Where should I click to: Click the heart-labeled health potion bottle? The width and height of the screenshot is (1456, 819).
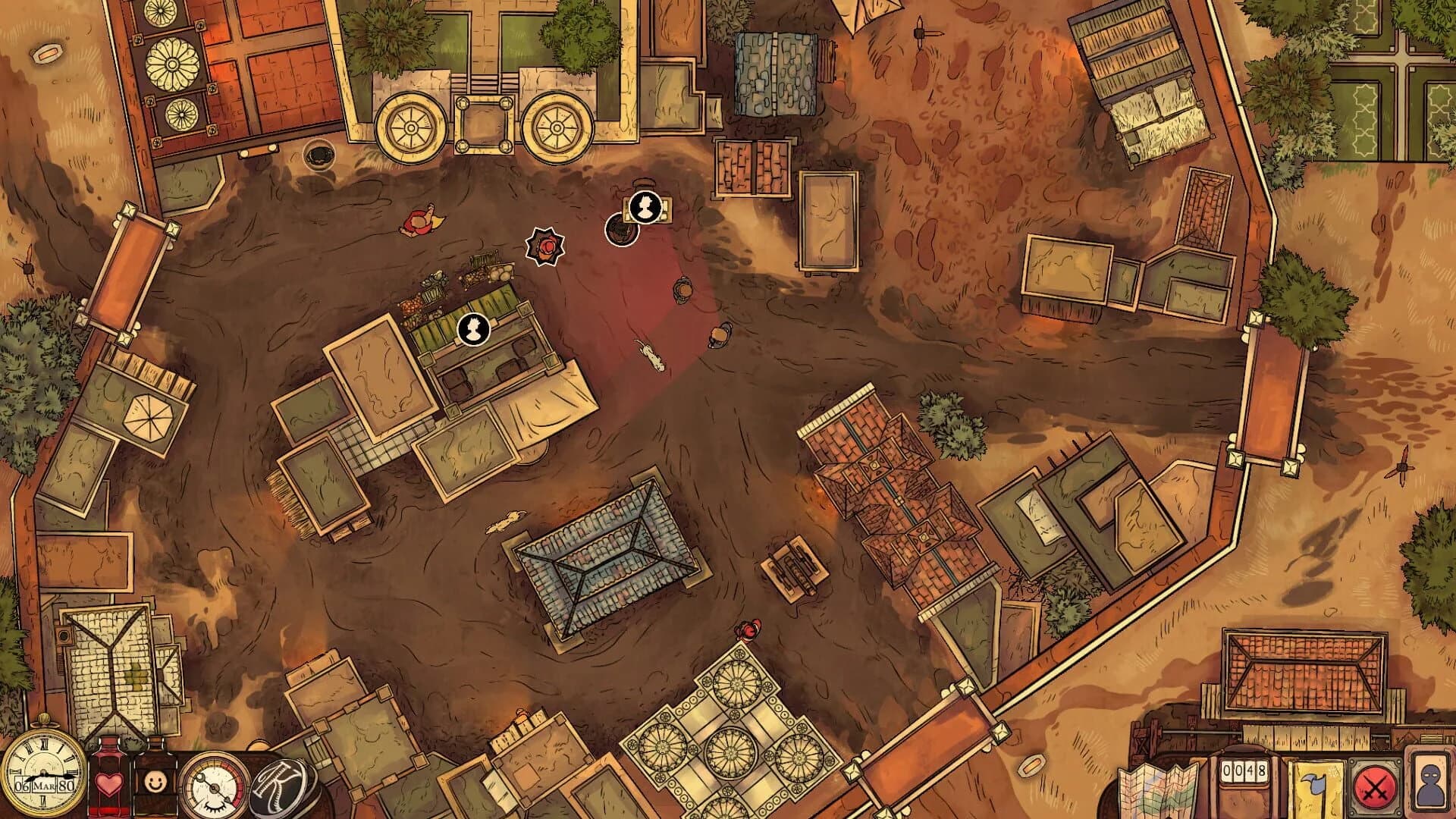click(109, 781)
